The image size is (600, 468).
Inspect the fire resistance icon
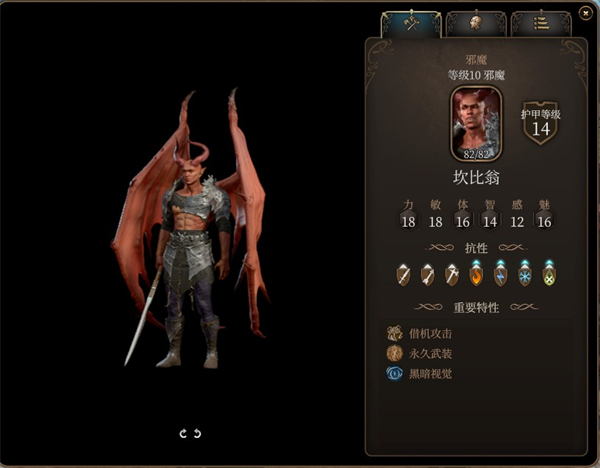(x=476, y=273)
